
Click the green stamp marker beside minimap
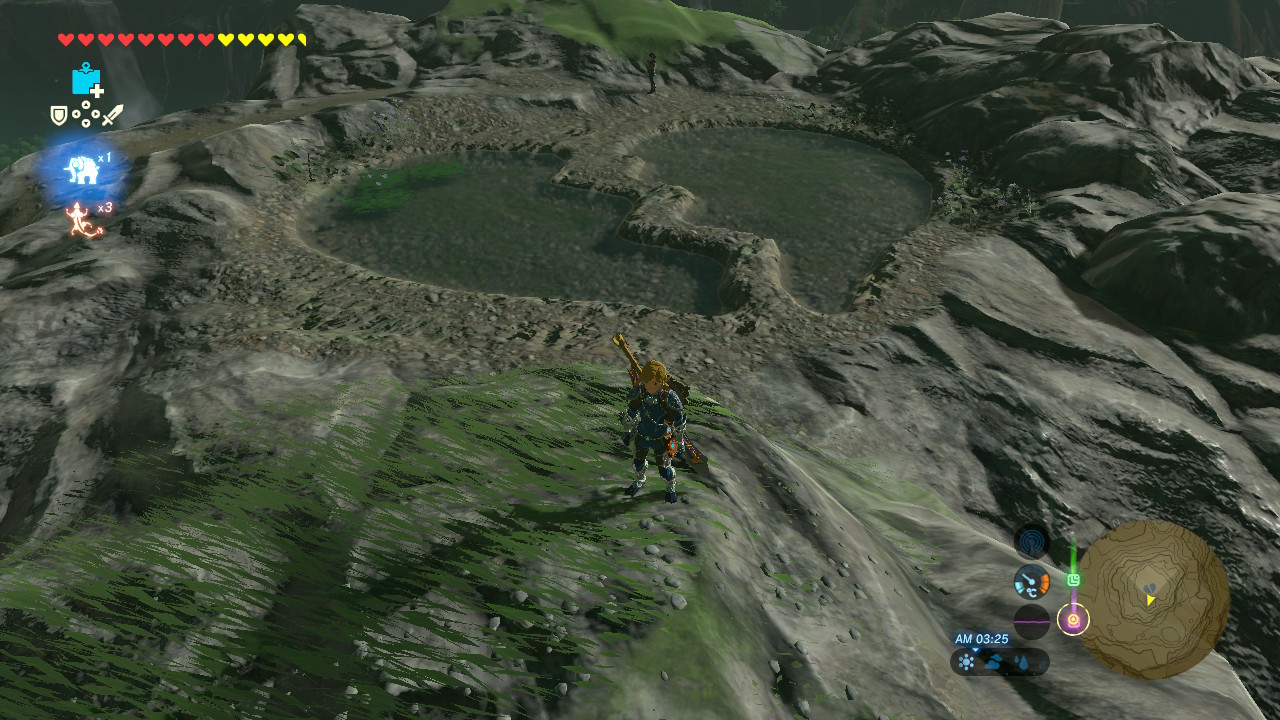coord(1074,579)
